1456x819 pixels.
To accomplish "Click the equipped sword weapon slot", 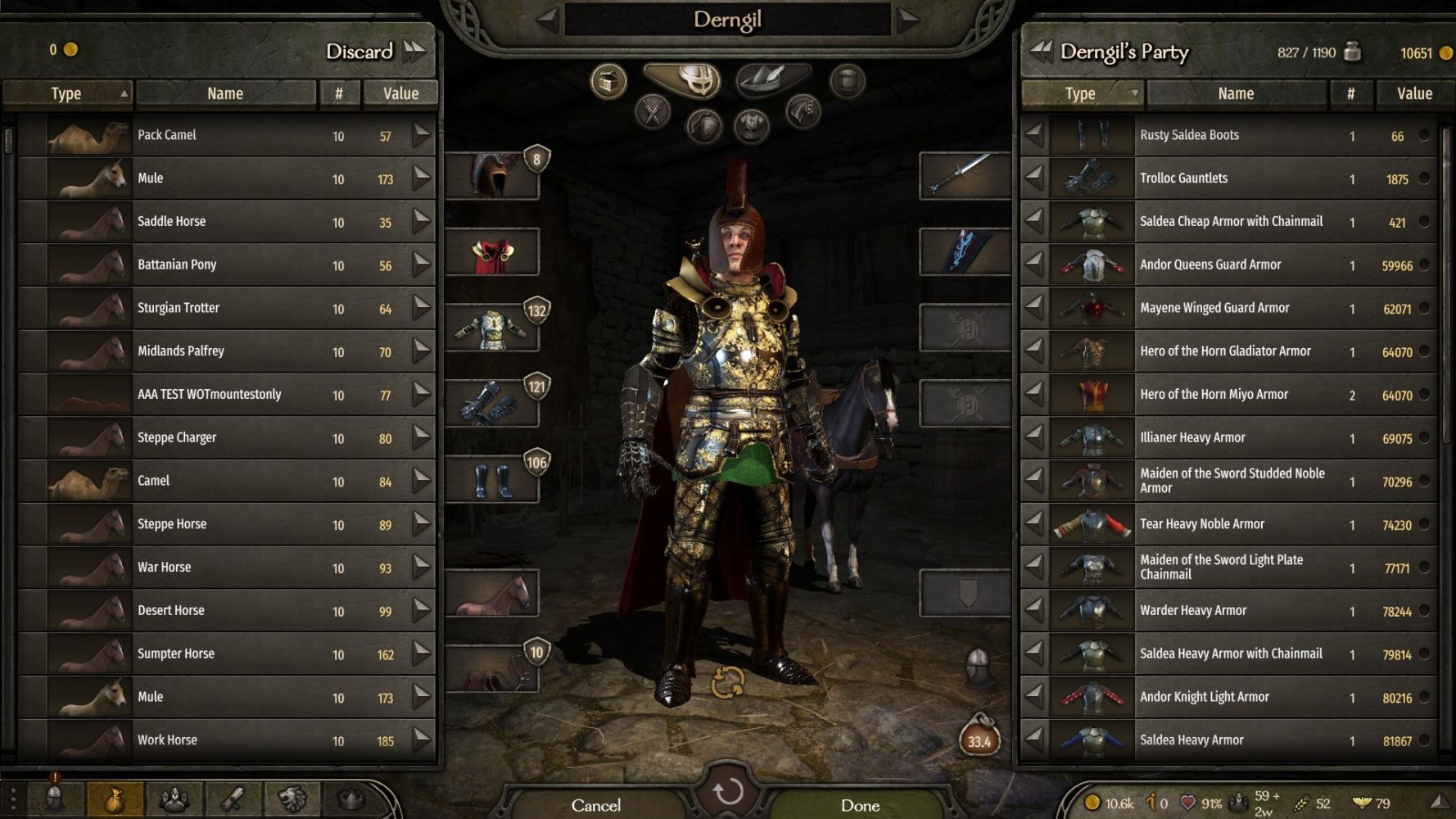I will (x=965, y=175).
